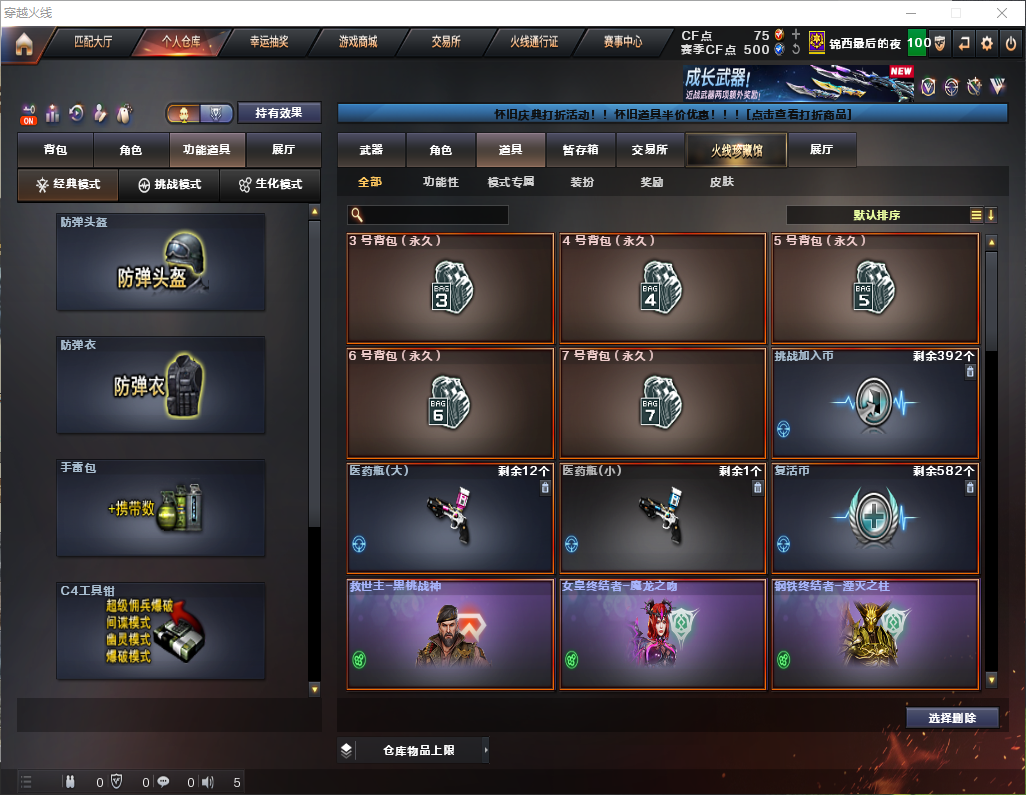
Task: Choose the 生化模式 biochemical mode tab
Action: [269, 185]
